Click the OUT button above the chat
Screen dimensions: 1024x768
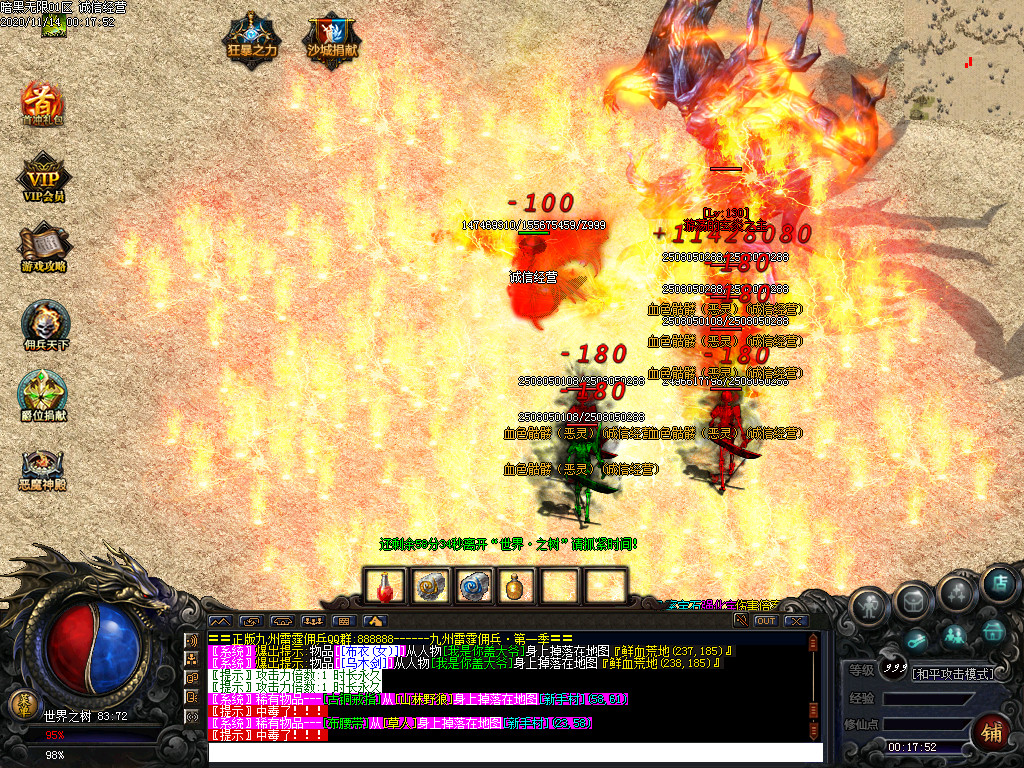pyautogui.click(x=765, y=621)
